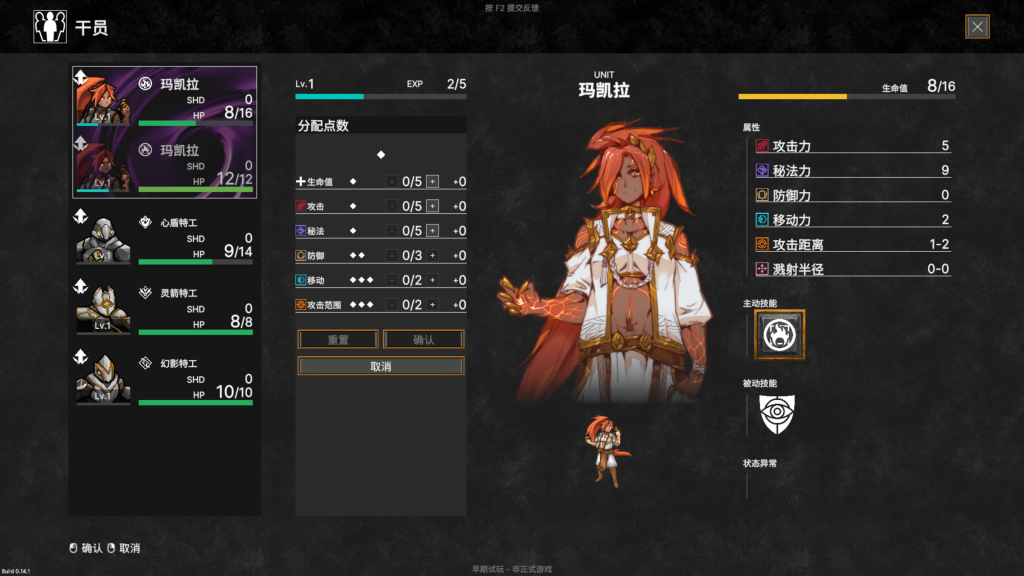Add a point to 防御 stat
The width and height of the screenshot is (1024, 576).
coord(433,255)
